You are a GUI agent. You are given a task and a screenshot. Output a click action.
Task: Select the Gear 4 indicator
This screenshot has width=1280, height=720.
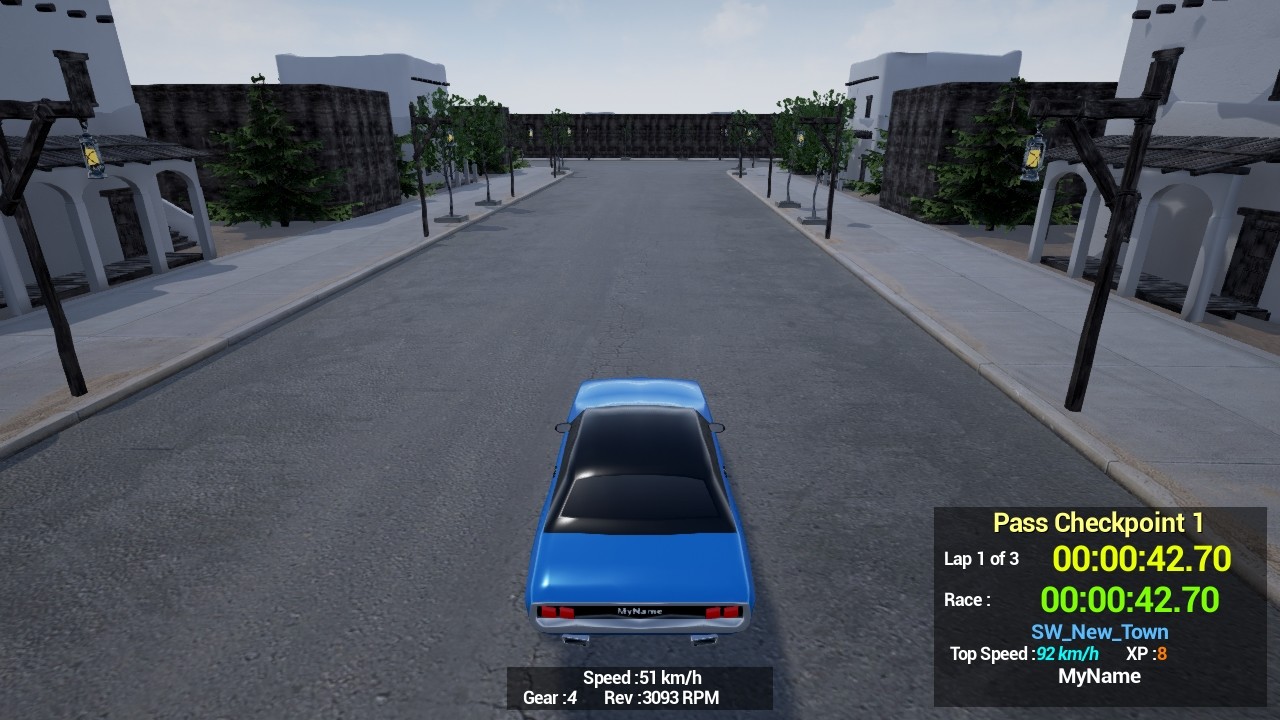pos(550,700)
